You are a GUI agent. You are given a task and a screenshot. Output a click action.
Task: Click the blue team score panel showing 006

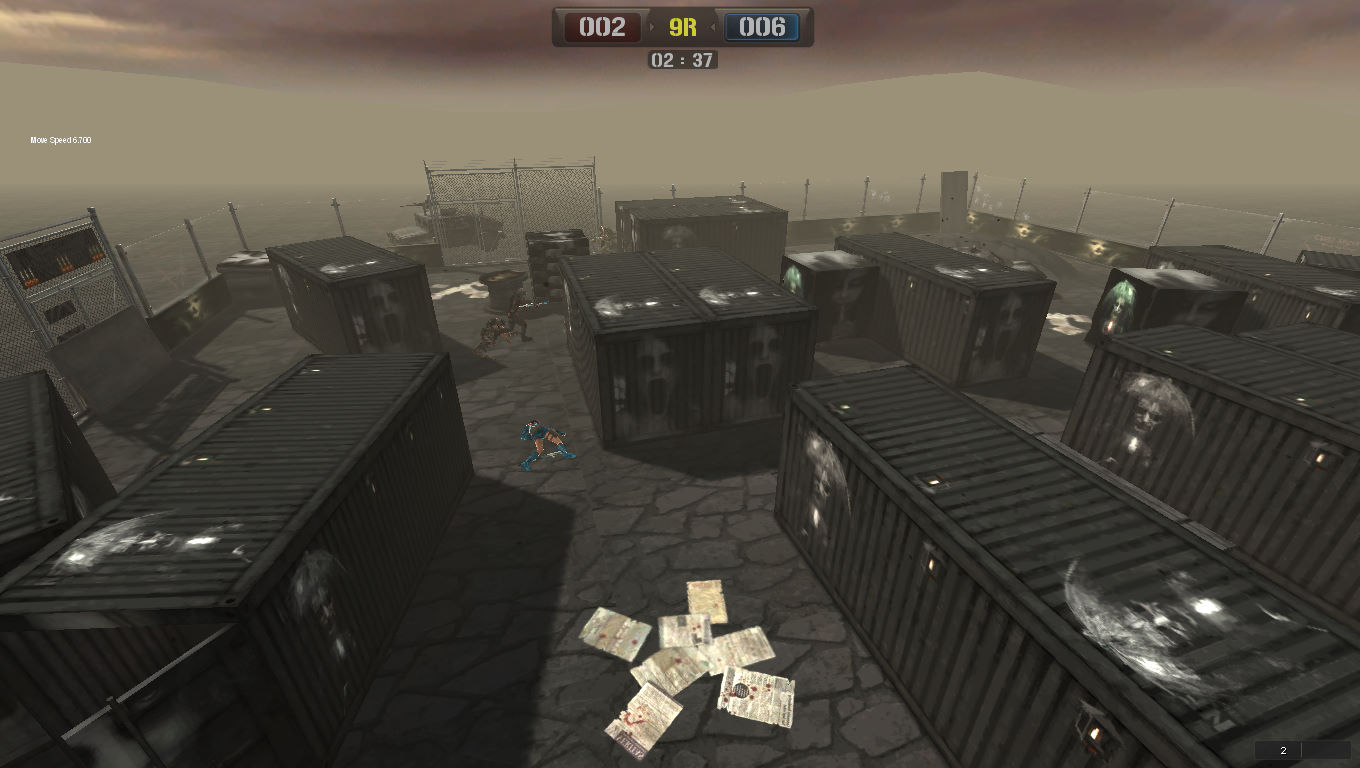[763, 27]
